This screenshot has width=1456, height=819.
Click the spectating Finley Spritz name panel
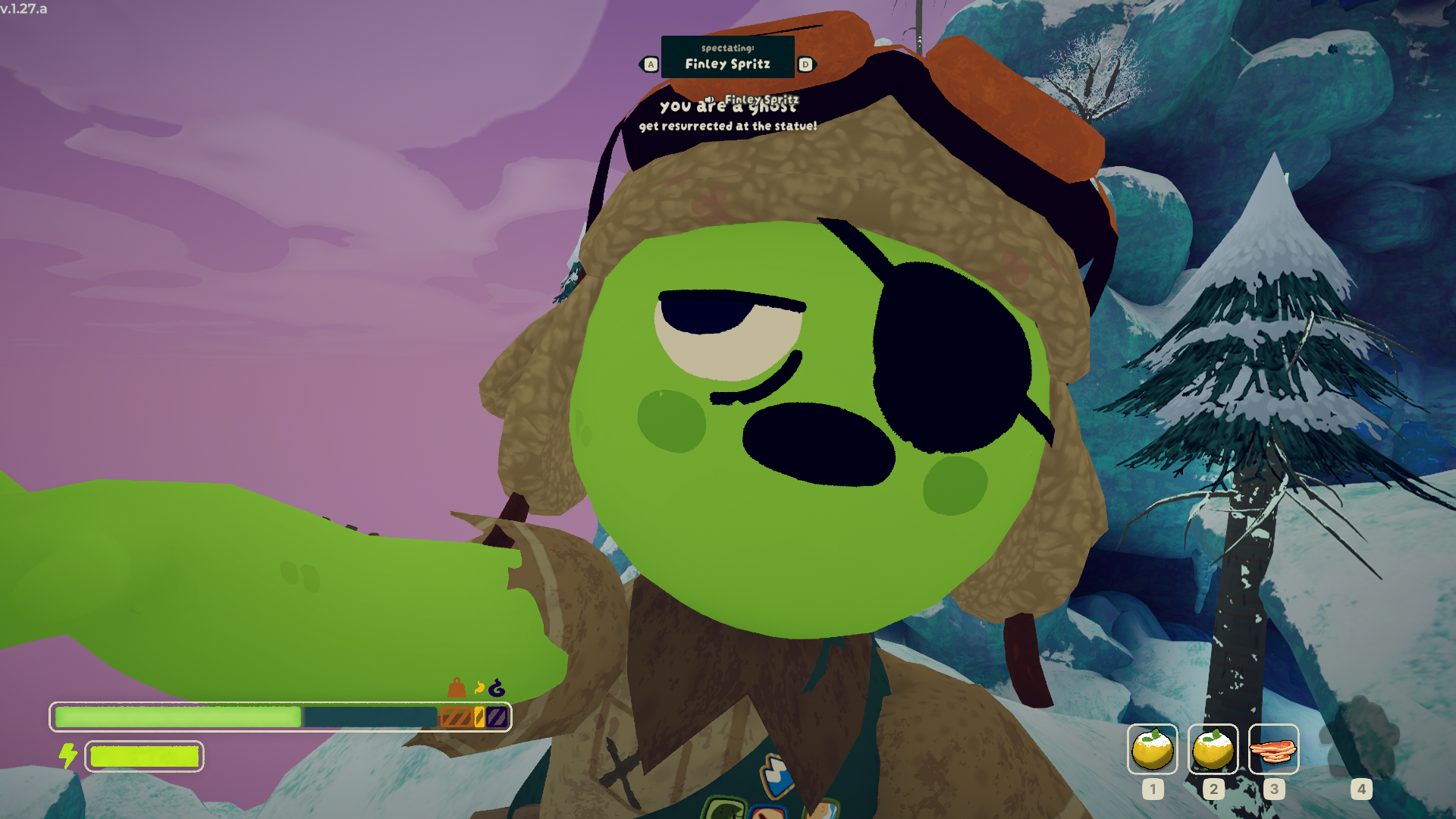pos(727,57)
